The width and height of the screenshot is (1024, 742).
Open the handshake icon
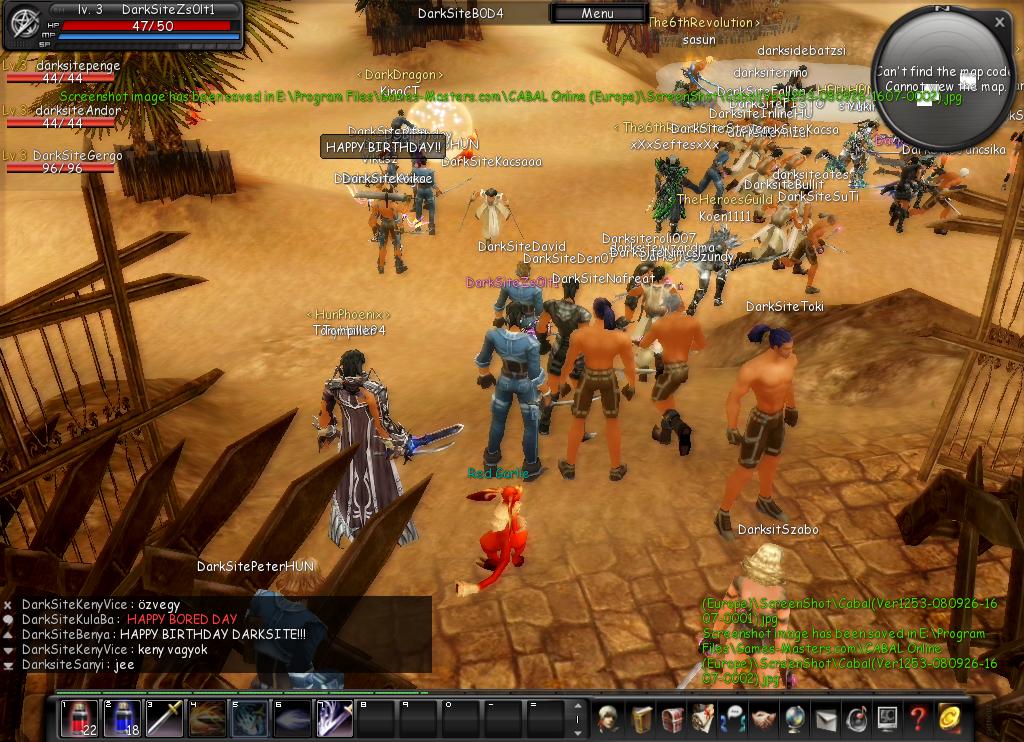click(x=764, y=718)
